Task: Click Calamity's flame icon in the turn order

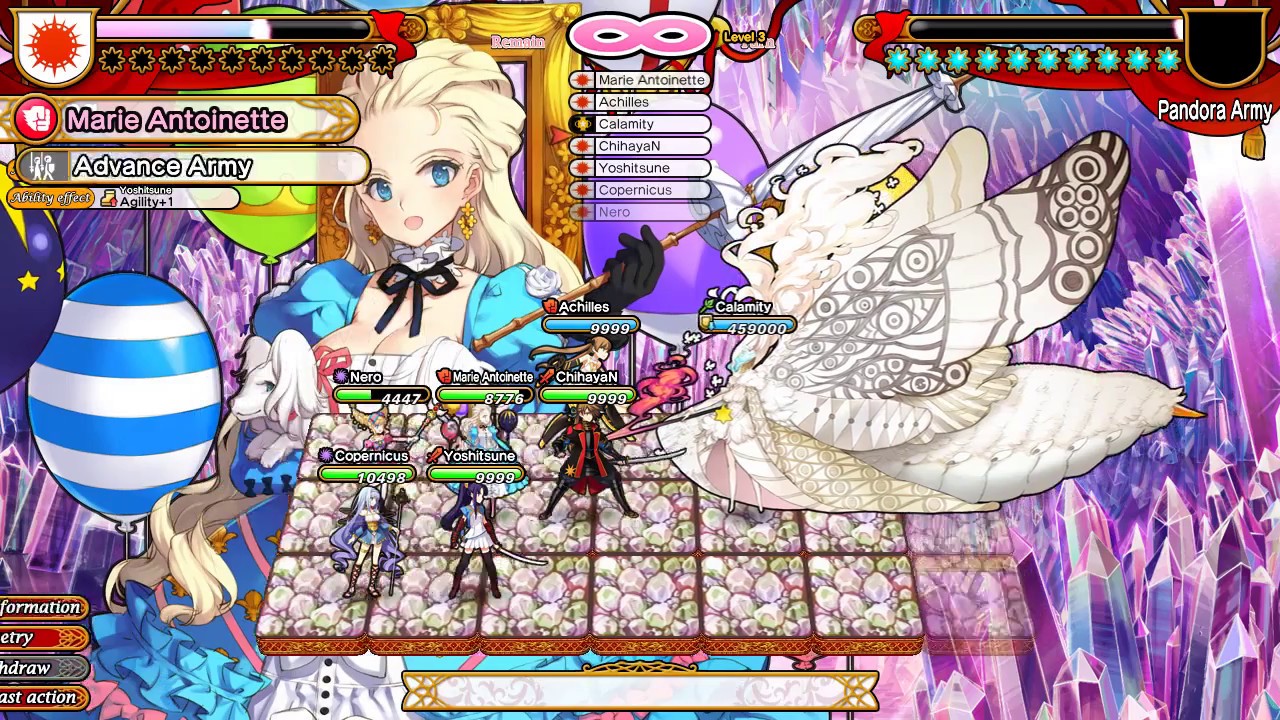Action: tap(582, 124)
